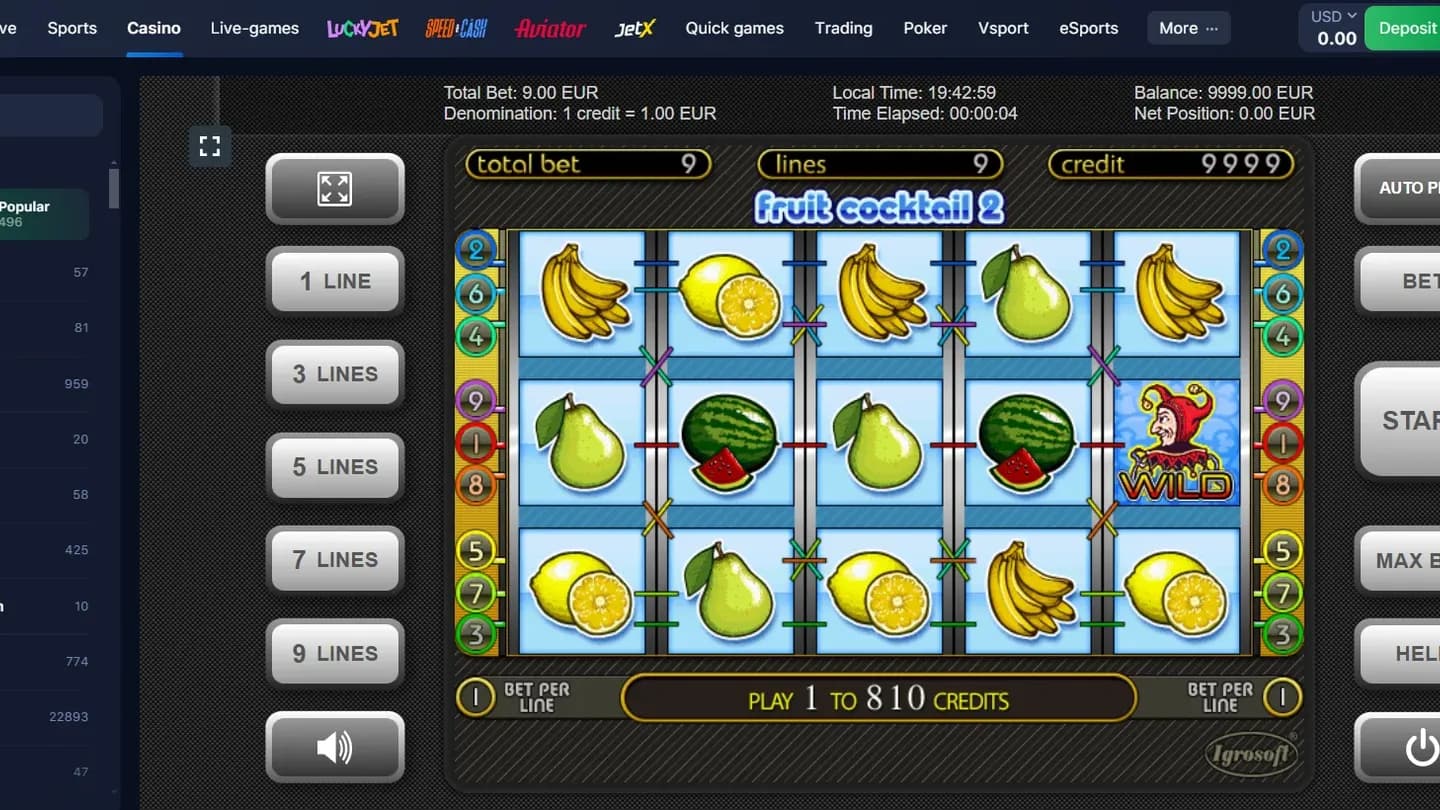This screenshot has width=1440, height=810.
Task: Click the fullscreen expand icon above the slot machine
Action: point(210,146)
